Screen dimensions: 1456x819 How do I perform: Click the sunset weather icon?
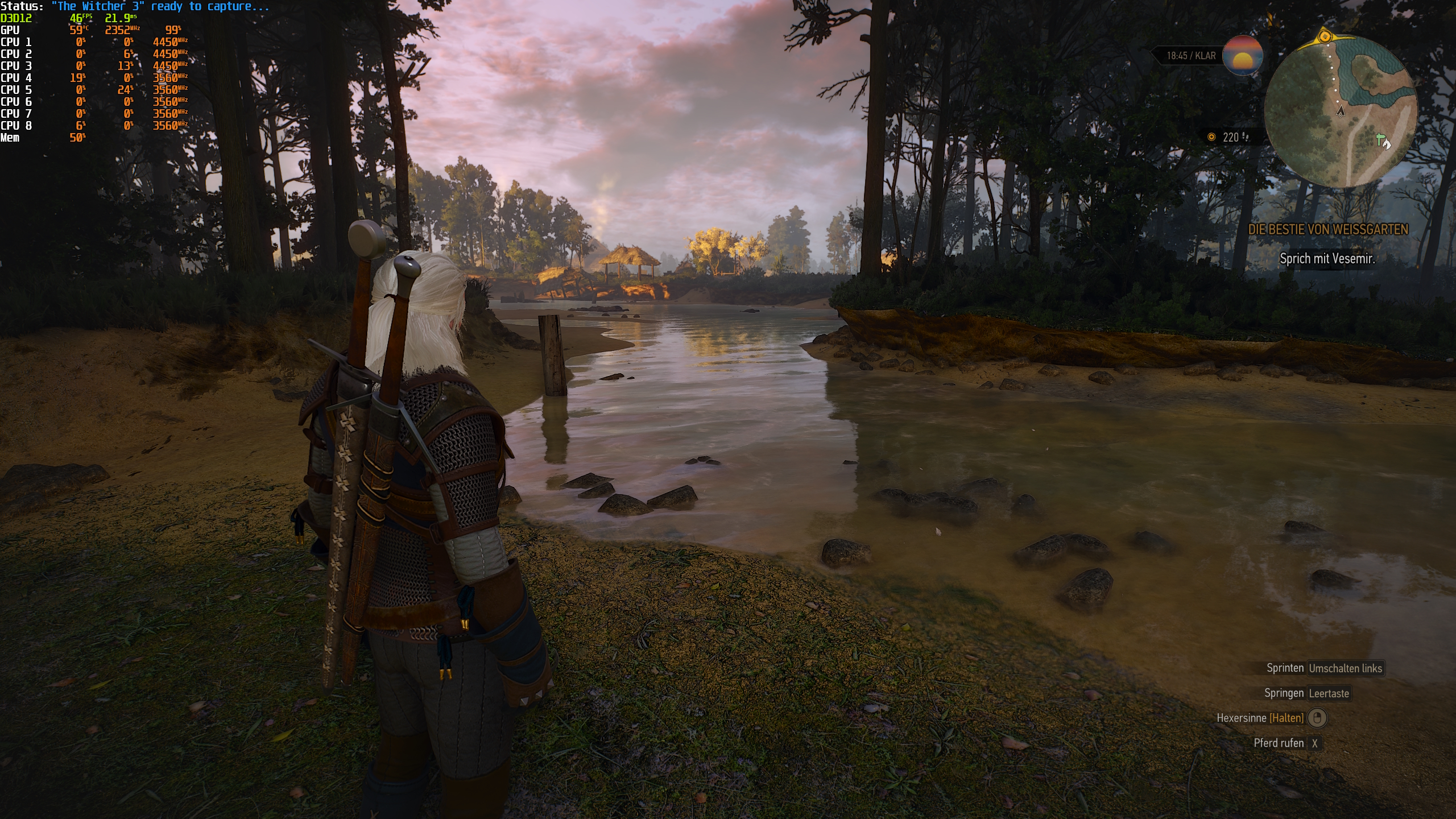coord(1242,56)
